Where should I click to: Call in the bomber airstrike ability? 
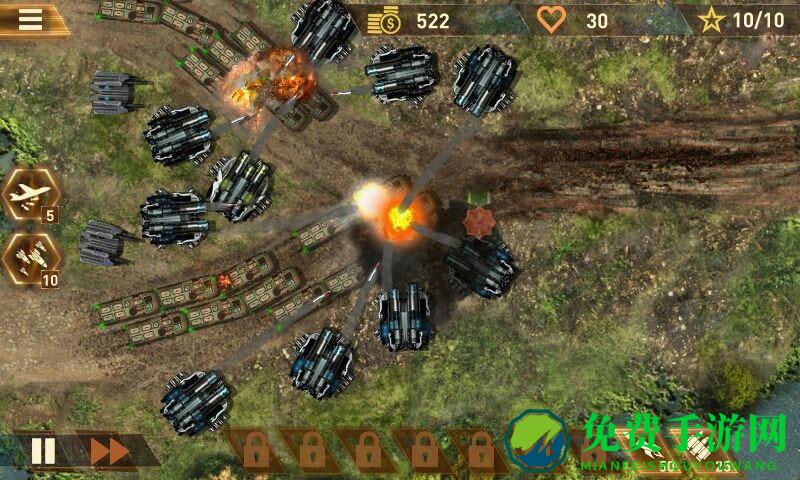25,196
